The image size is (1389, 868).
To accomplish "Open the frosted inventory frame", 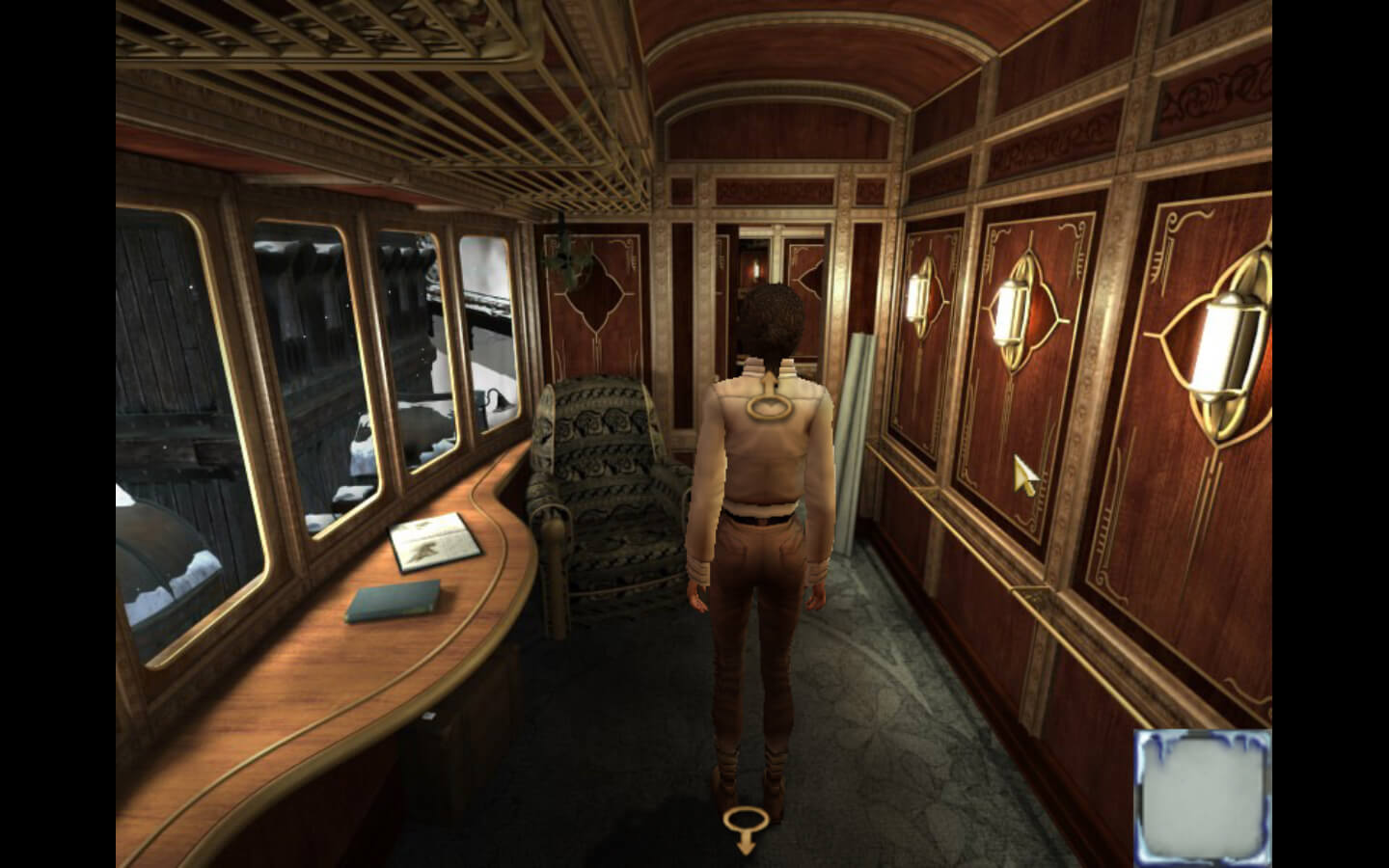I will 1202,796.
